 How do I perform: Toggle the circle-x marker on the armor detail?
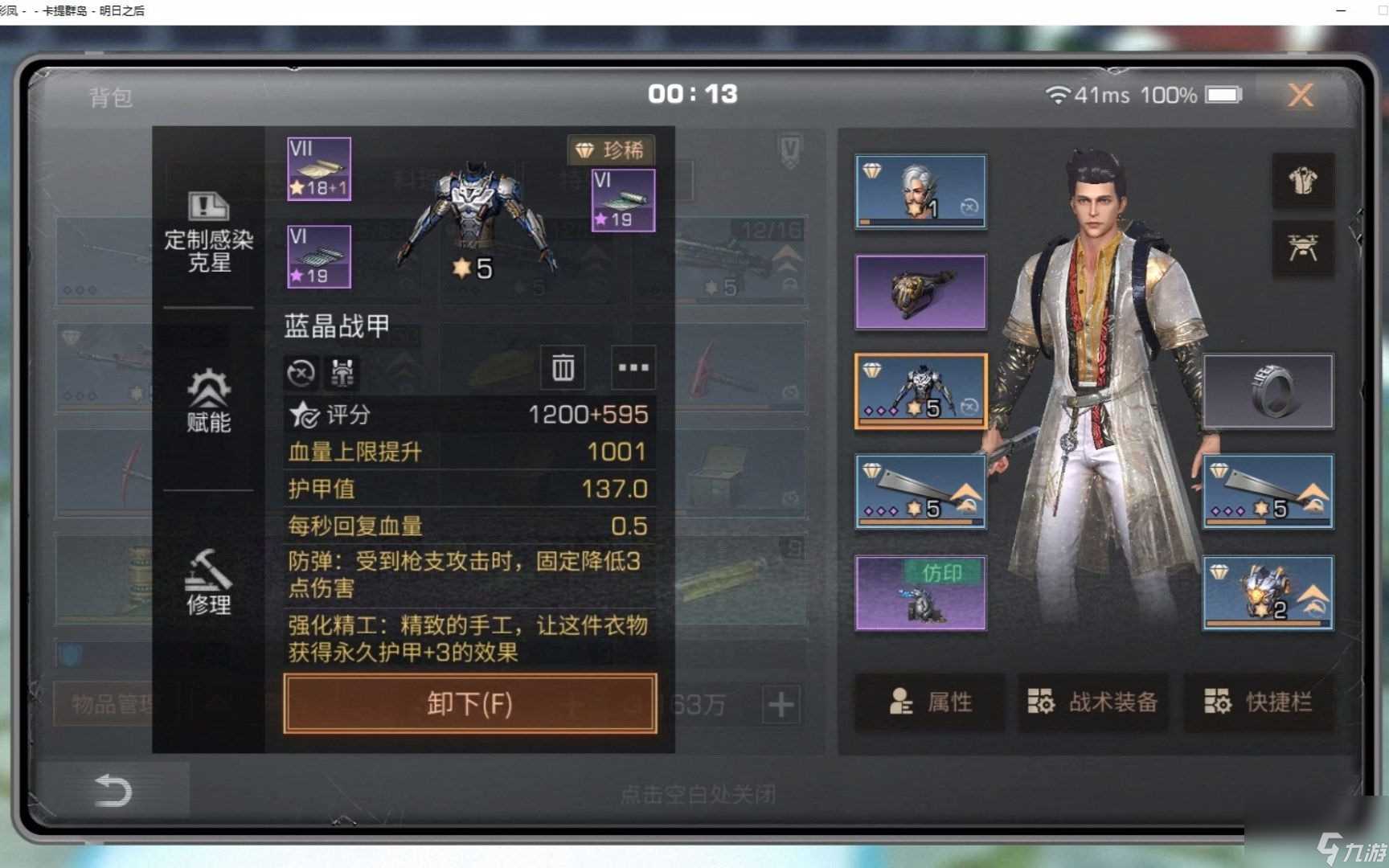pos(301,372)
